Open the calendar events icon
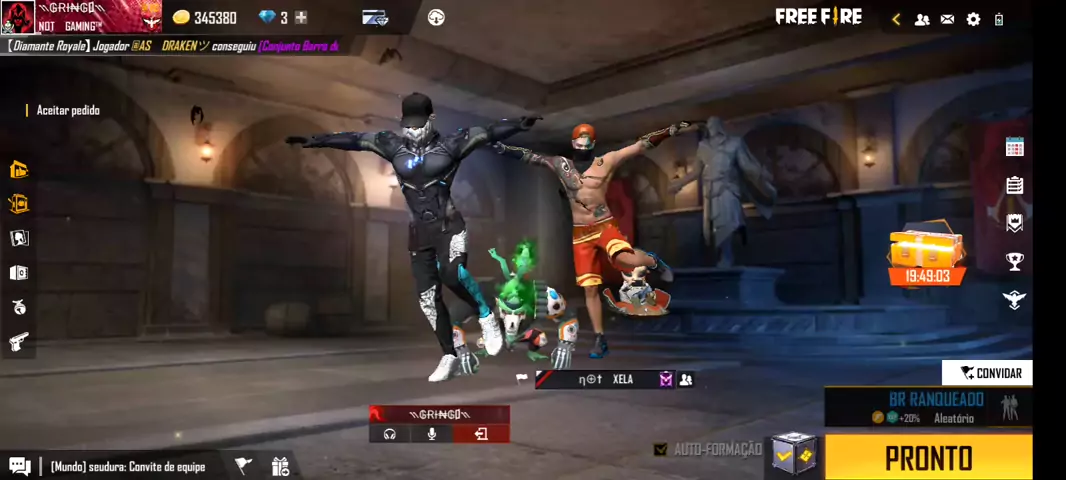The width and height of the screenshot is (1066, 480). pos(1014,147)
